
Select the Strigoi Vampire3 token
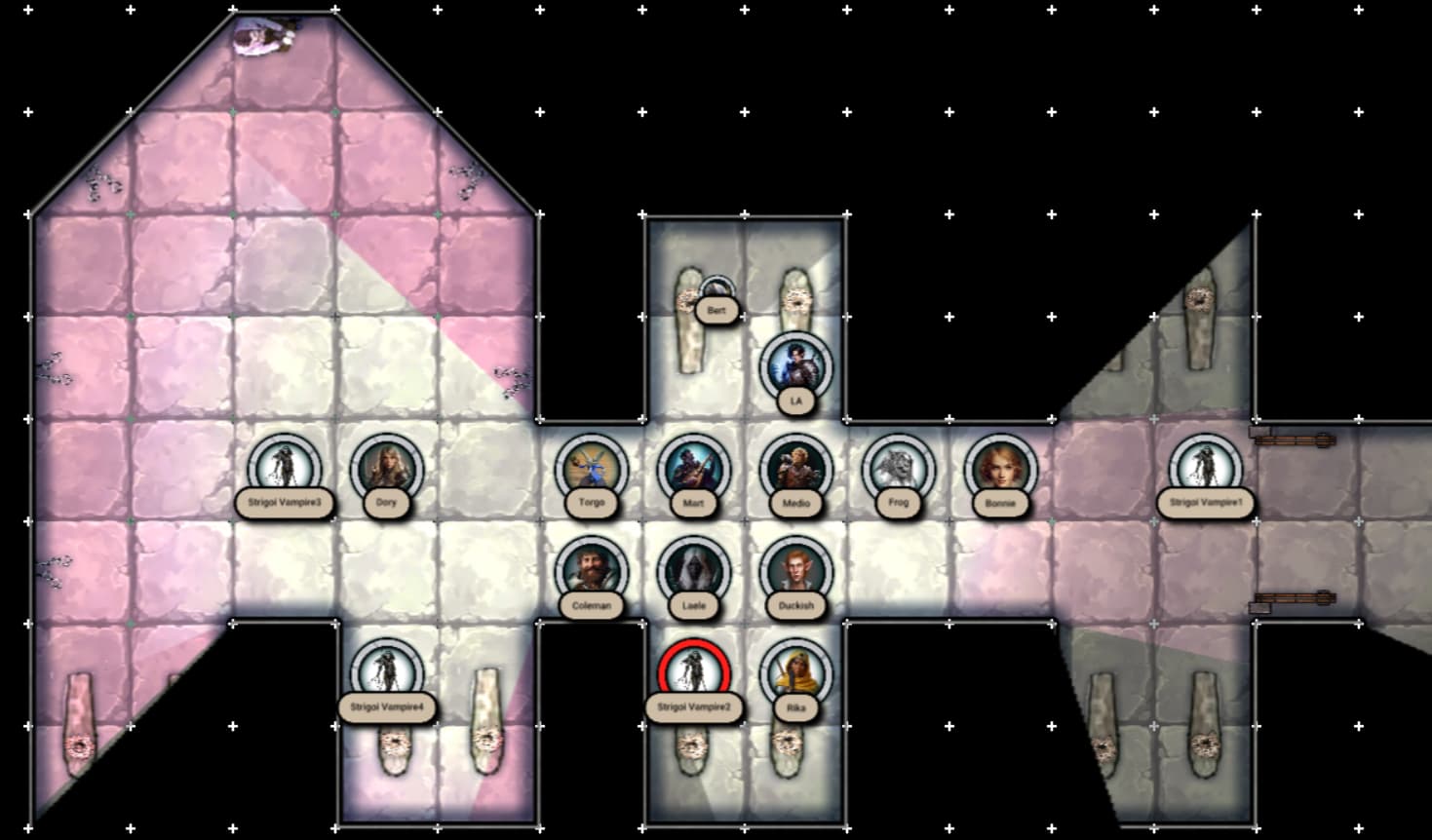click(x=285, y=470)
